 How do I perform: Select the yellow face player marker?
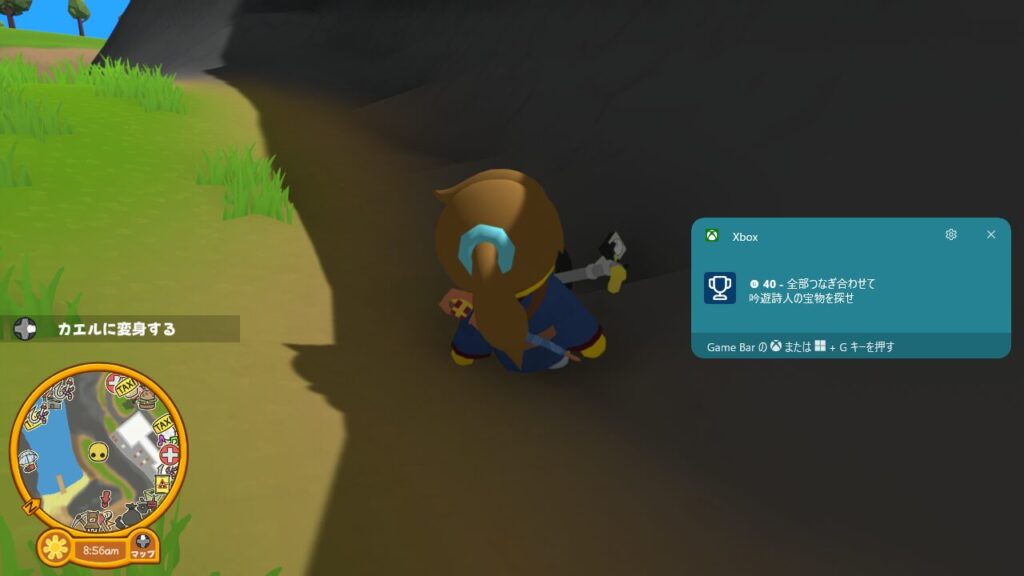pos(97,452)
